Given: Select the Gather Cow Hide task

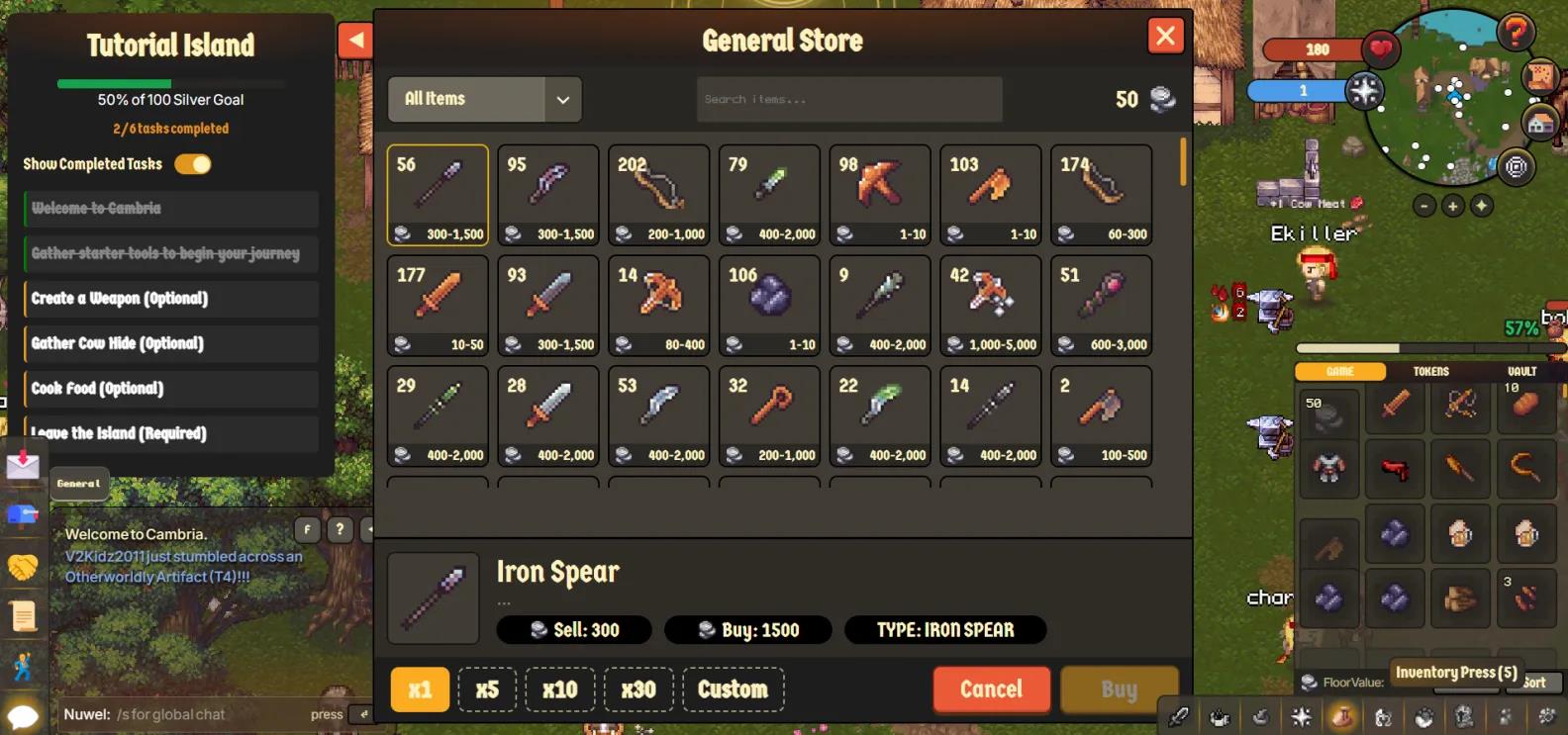Looking at the screenshot, I should [171, 343].
